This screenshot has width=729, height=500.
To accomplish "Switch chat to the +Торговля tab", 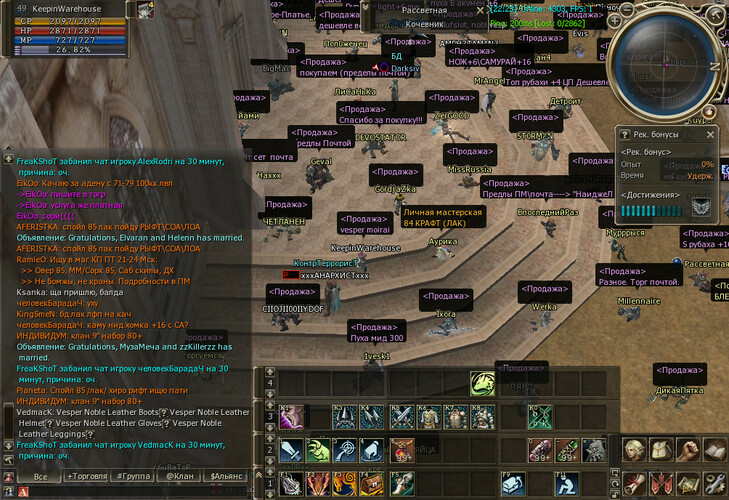I will click(x=88, y=477).
